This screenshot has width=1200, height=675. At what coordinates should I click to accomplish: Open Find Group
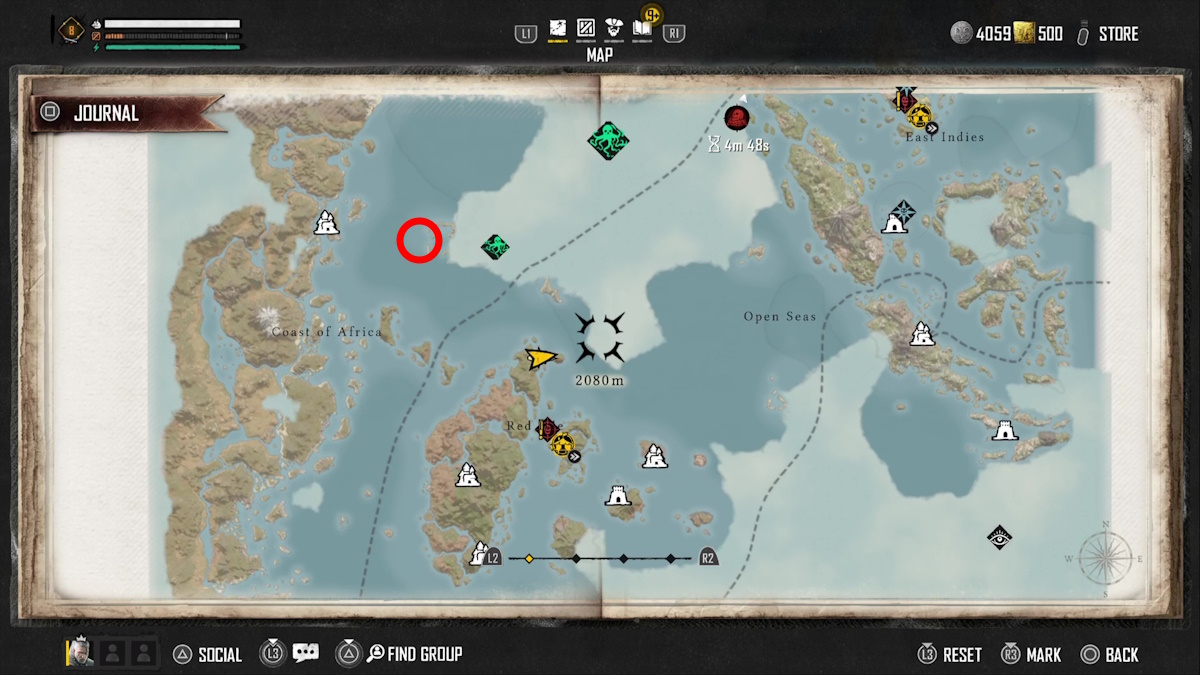(413, 654)
